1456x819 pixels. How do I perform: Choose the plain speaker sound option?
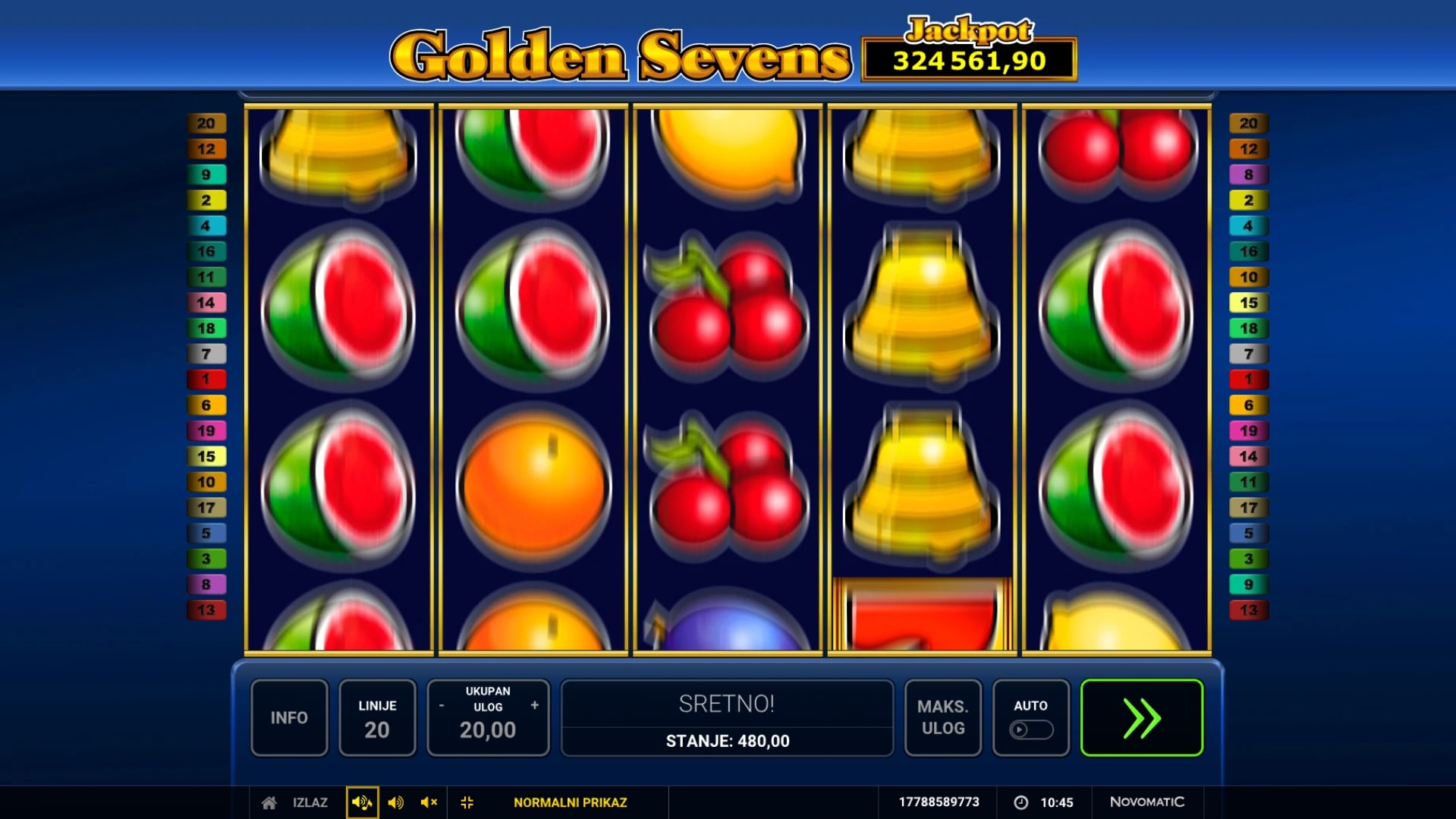(x=395, y=802)
